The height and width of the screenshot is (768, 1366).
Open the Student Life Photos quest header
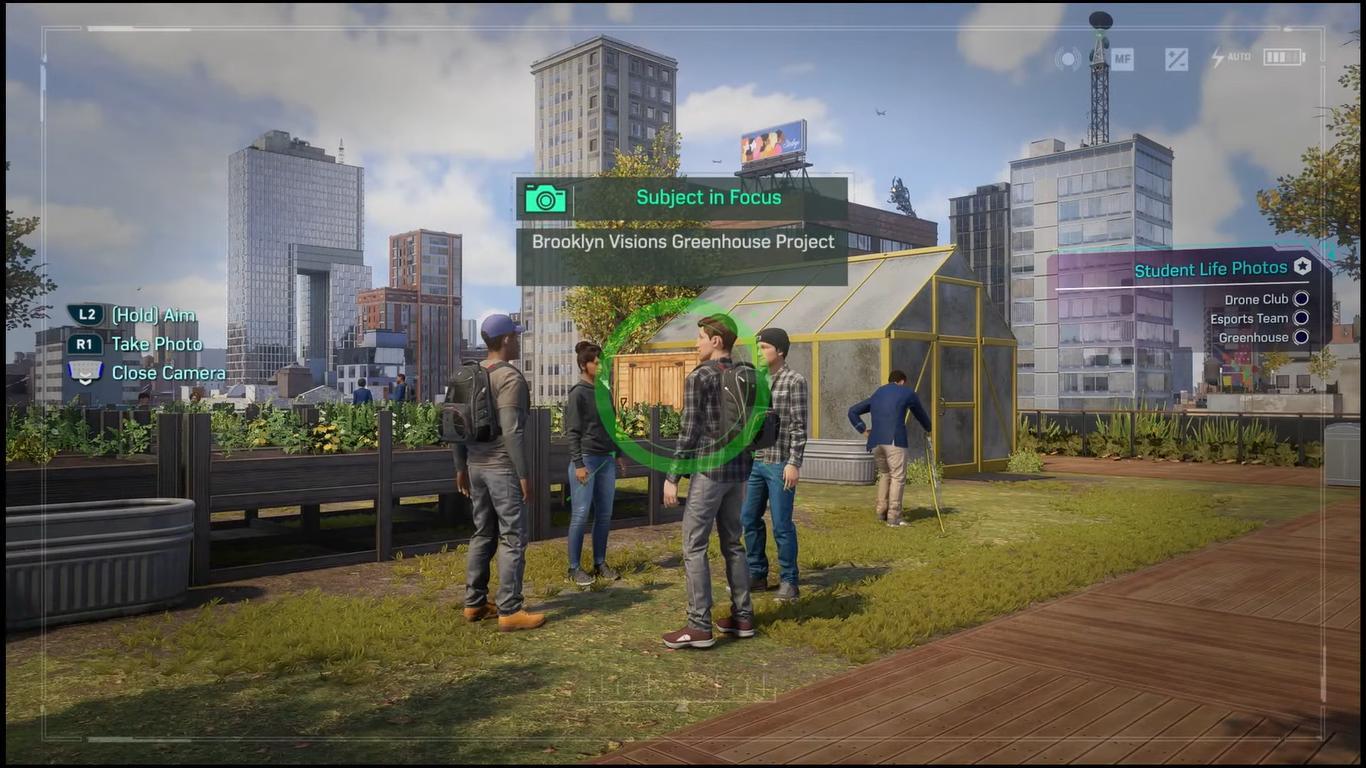click(x=1211, y=269)
